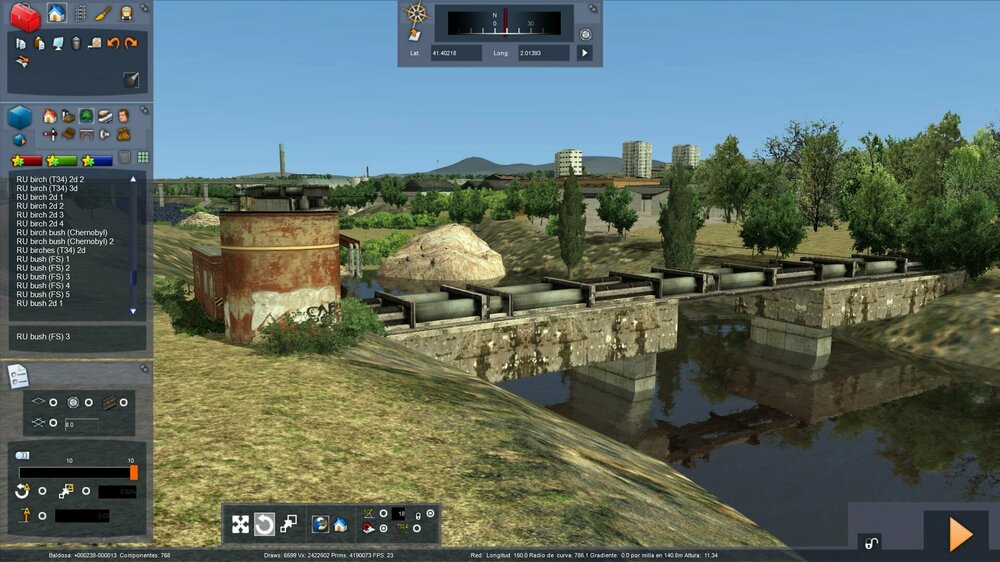
Task: Click the asset list scroll-down arrow
Action: tap(133, 311)
